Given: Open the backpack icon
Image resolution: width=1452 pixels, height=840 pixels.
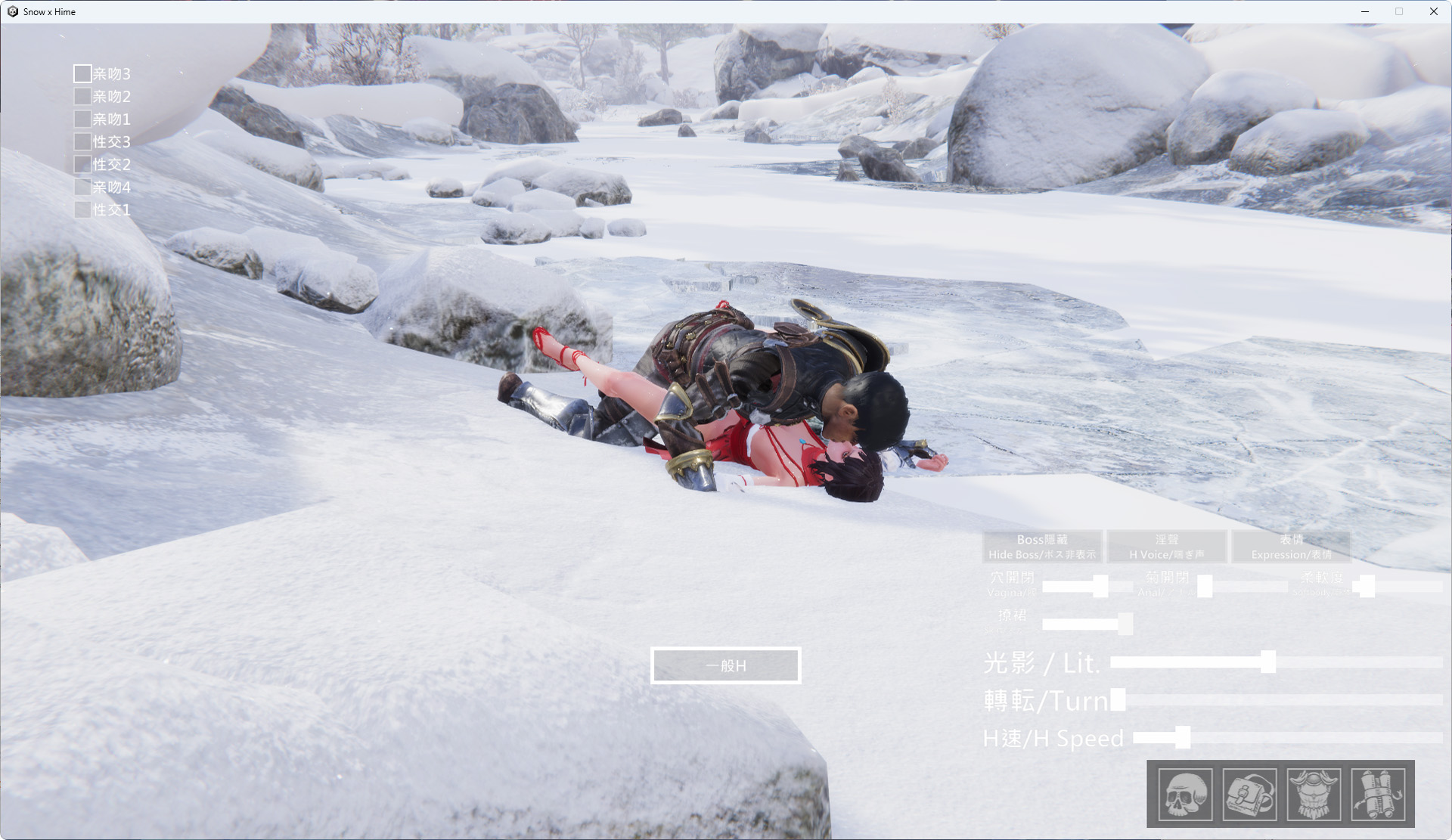Looking at the screenshot, I should [1249, 794].
